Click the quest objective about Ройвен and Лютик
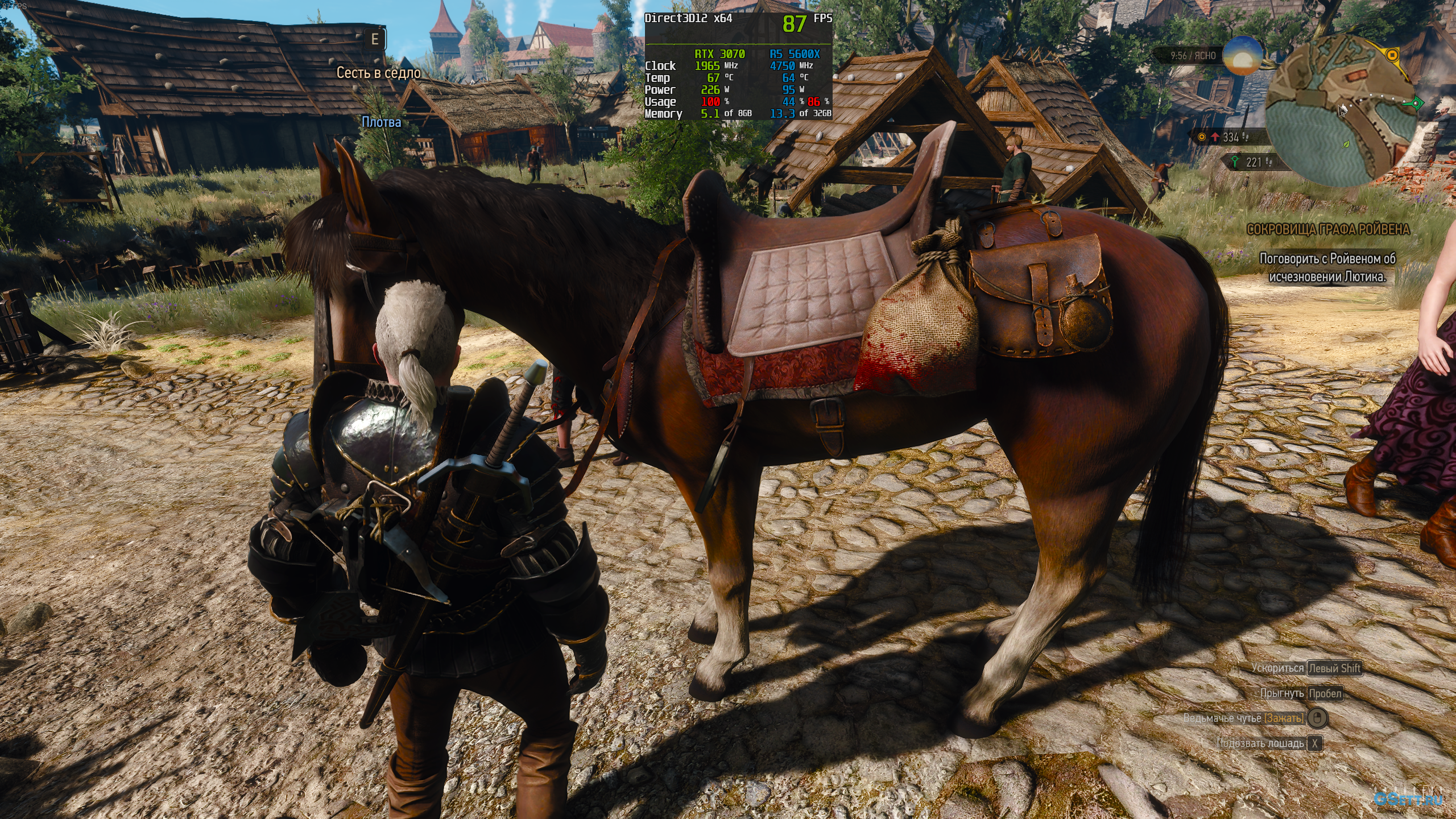 [x=1327, y=267]
